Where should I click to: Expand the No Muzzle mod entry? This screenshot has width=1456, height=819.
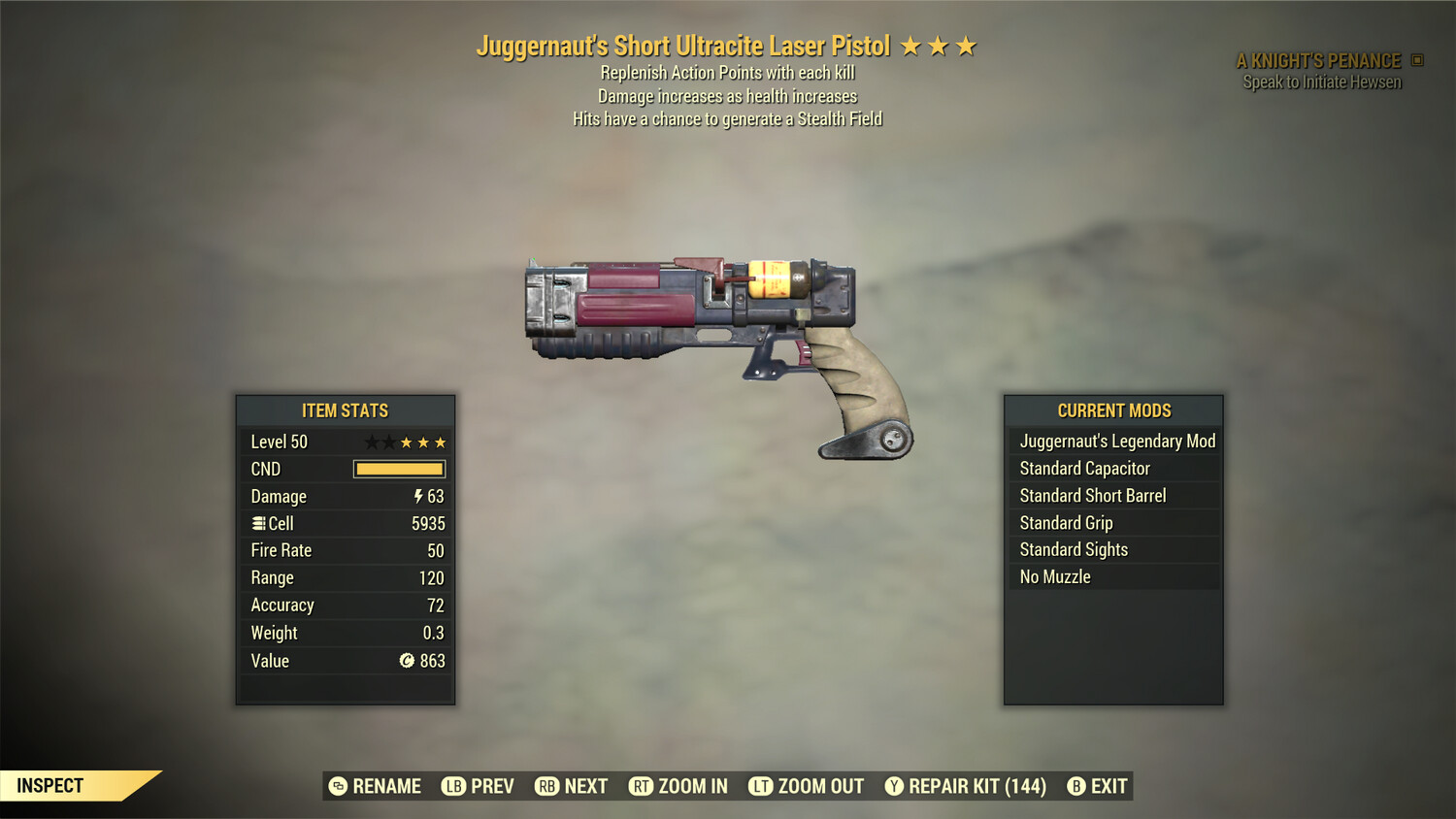pyautogui.click(x=1054, y=576)
